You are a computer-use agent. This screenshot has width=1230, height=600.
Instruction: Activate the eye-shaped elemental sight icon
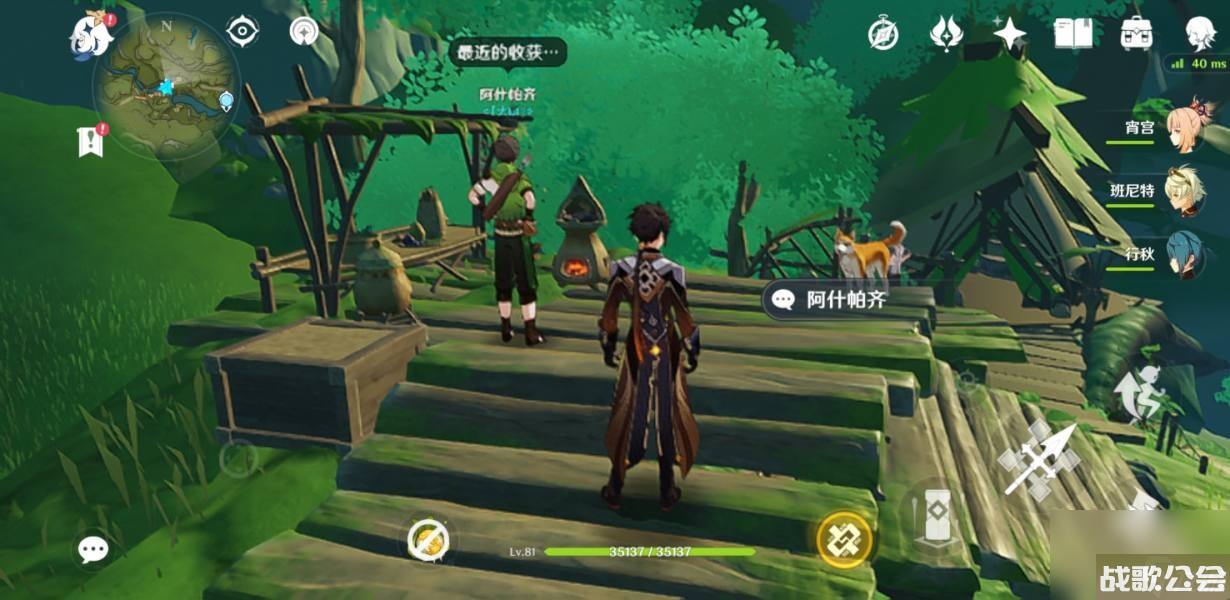(243, 31)
